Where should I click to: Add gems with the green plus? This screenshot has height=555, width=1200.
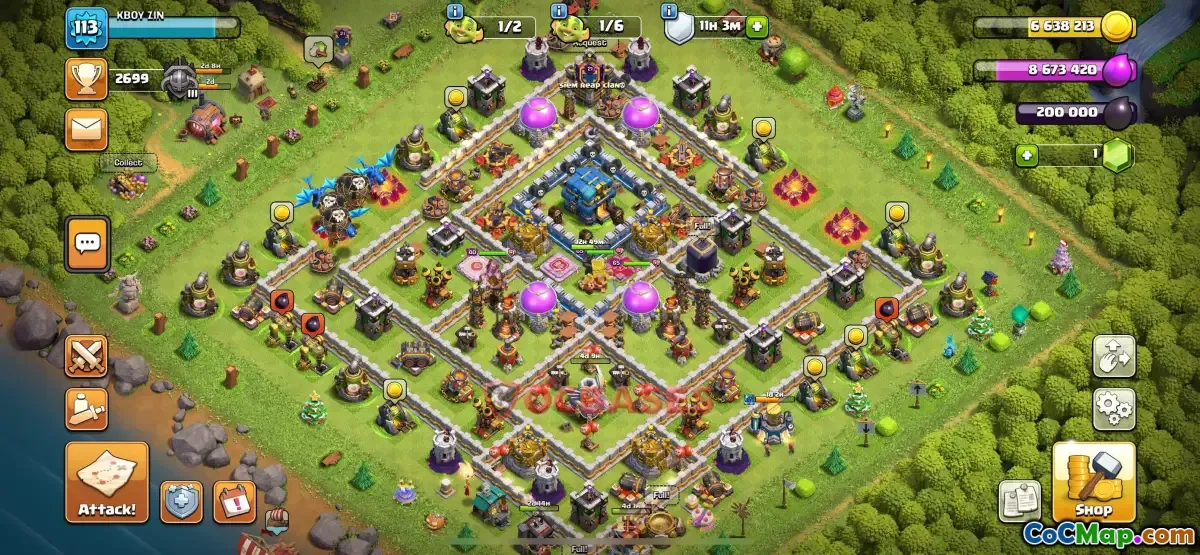[1027, 155]
